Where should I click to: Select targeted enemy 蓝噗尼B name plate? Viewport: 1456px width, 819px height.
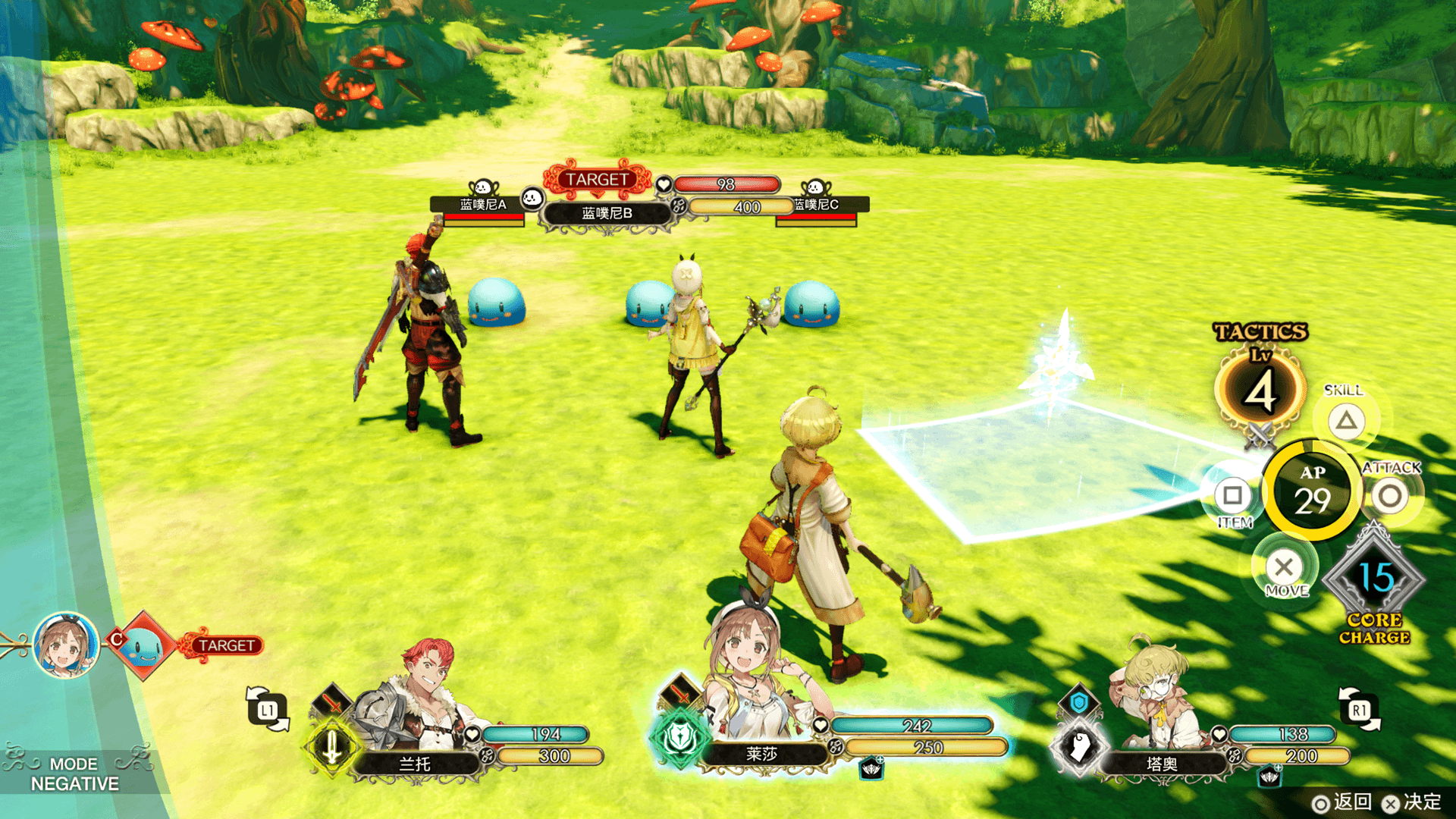pos(607,213)
